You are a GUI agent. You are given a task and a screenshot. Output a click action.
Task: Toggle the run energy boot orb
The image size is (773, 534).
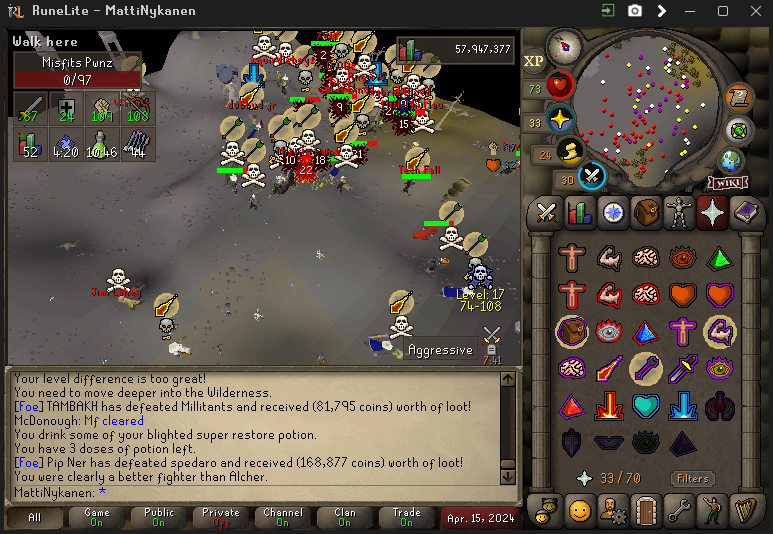point(567,152)
